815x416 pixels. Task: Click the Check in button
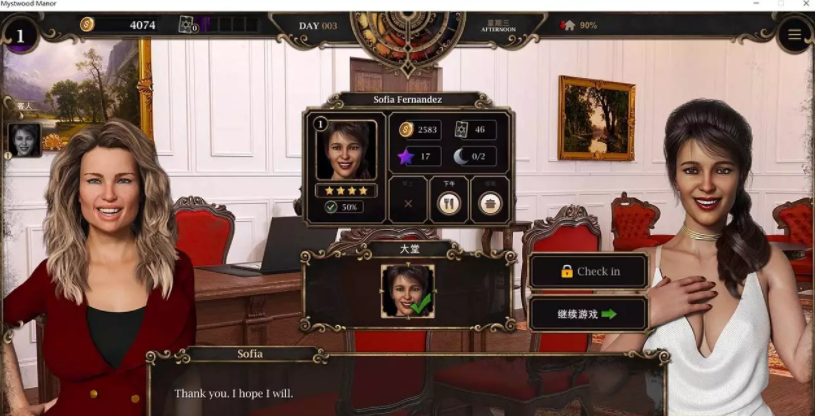588,271
